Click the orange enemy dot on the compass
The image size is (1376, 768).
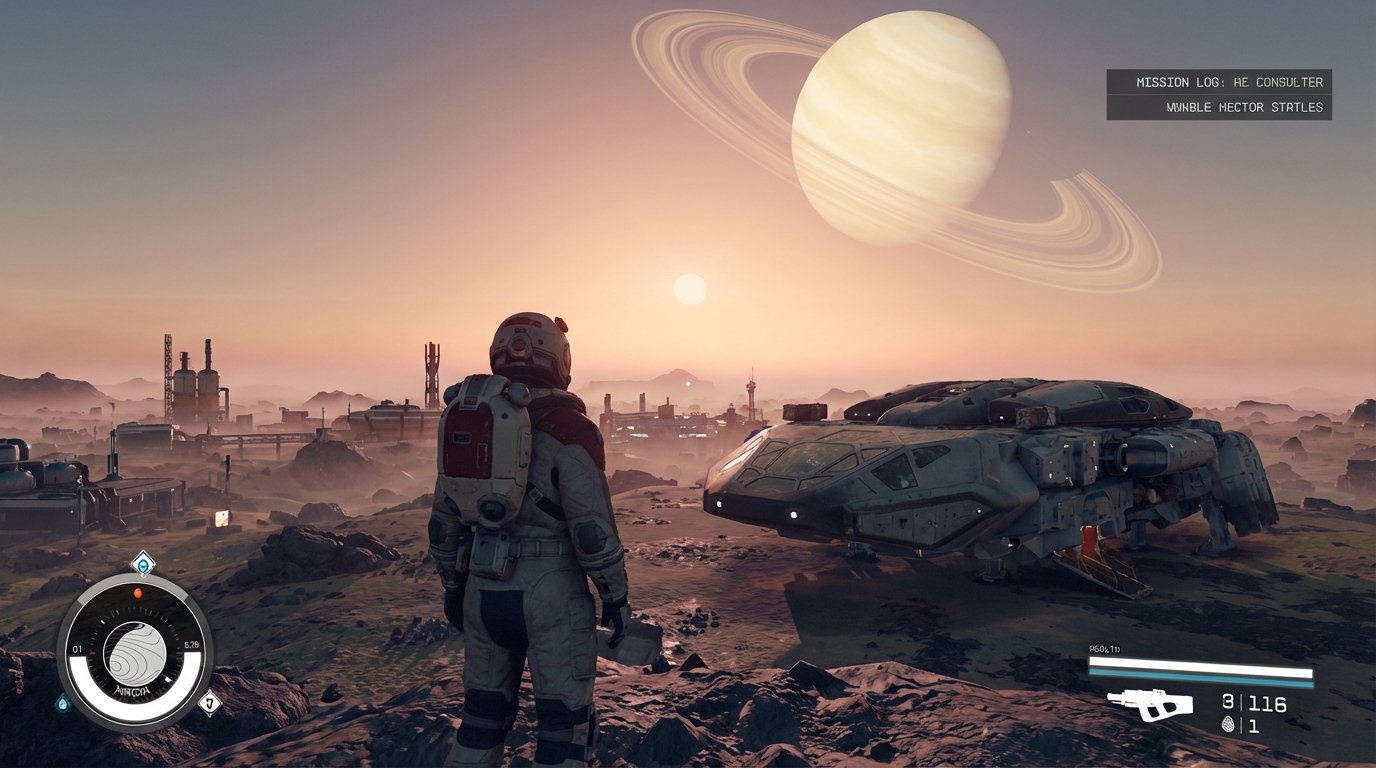click(x=137, y=593)
